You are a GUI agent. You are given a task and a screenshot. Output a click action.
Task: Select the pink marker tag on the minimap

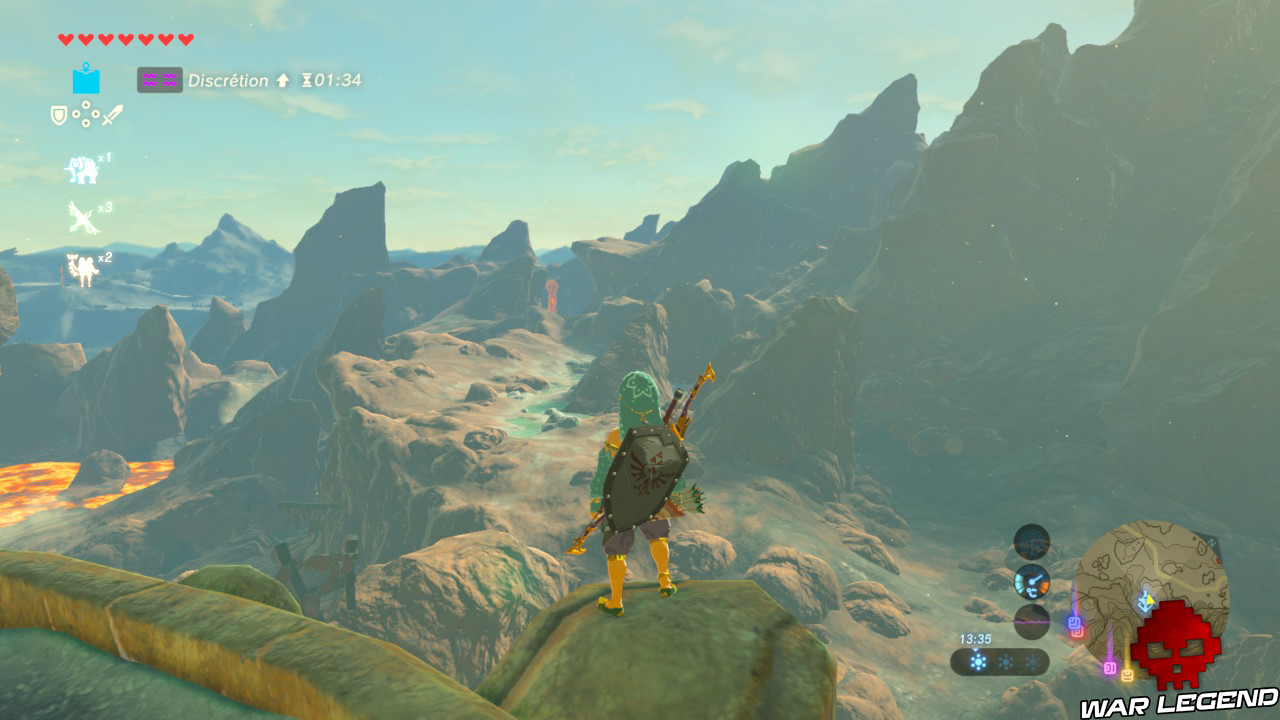pos(1110,668)
